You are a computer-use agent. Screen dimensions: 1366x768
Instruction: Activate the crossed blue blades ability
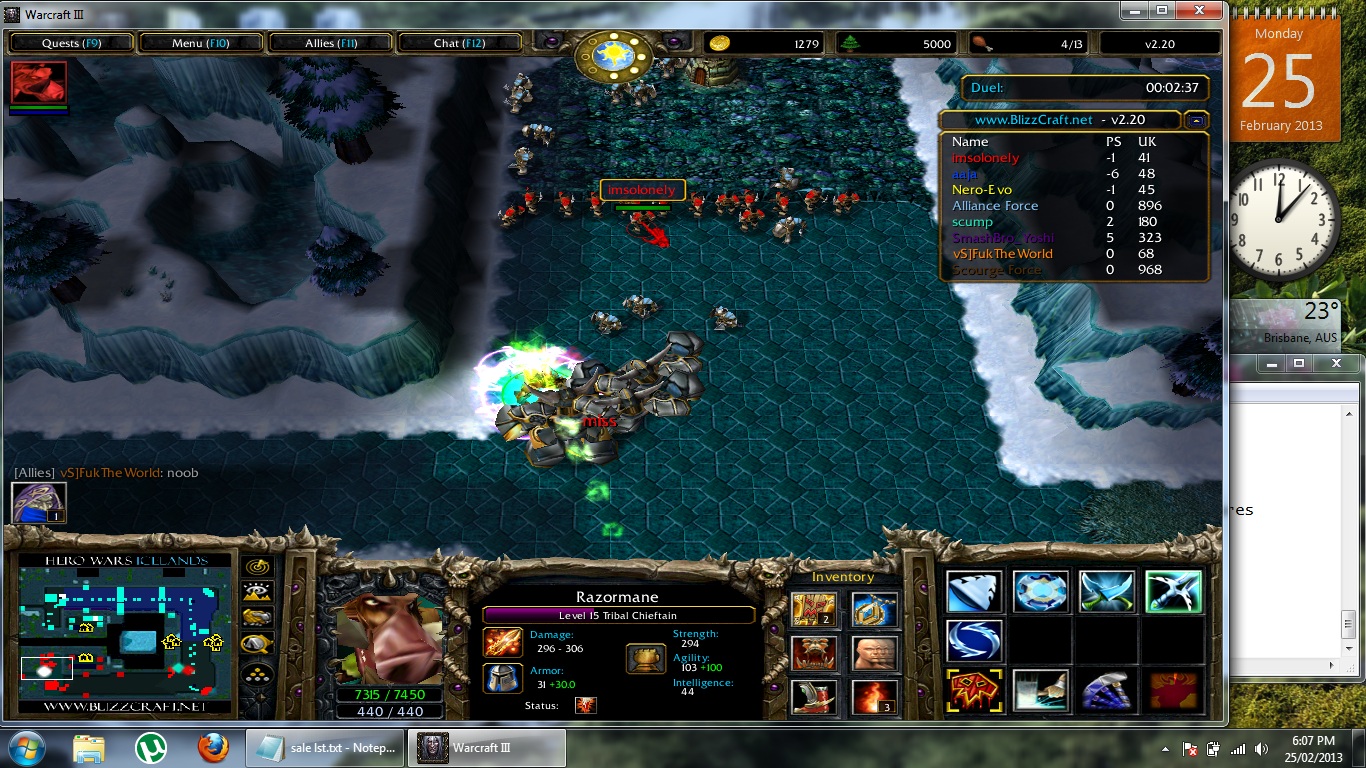[x=1107, y=591]
